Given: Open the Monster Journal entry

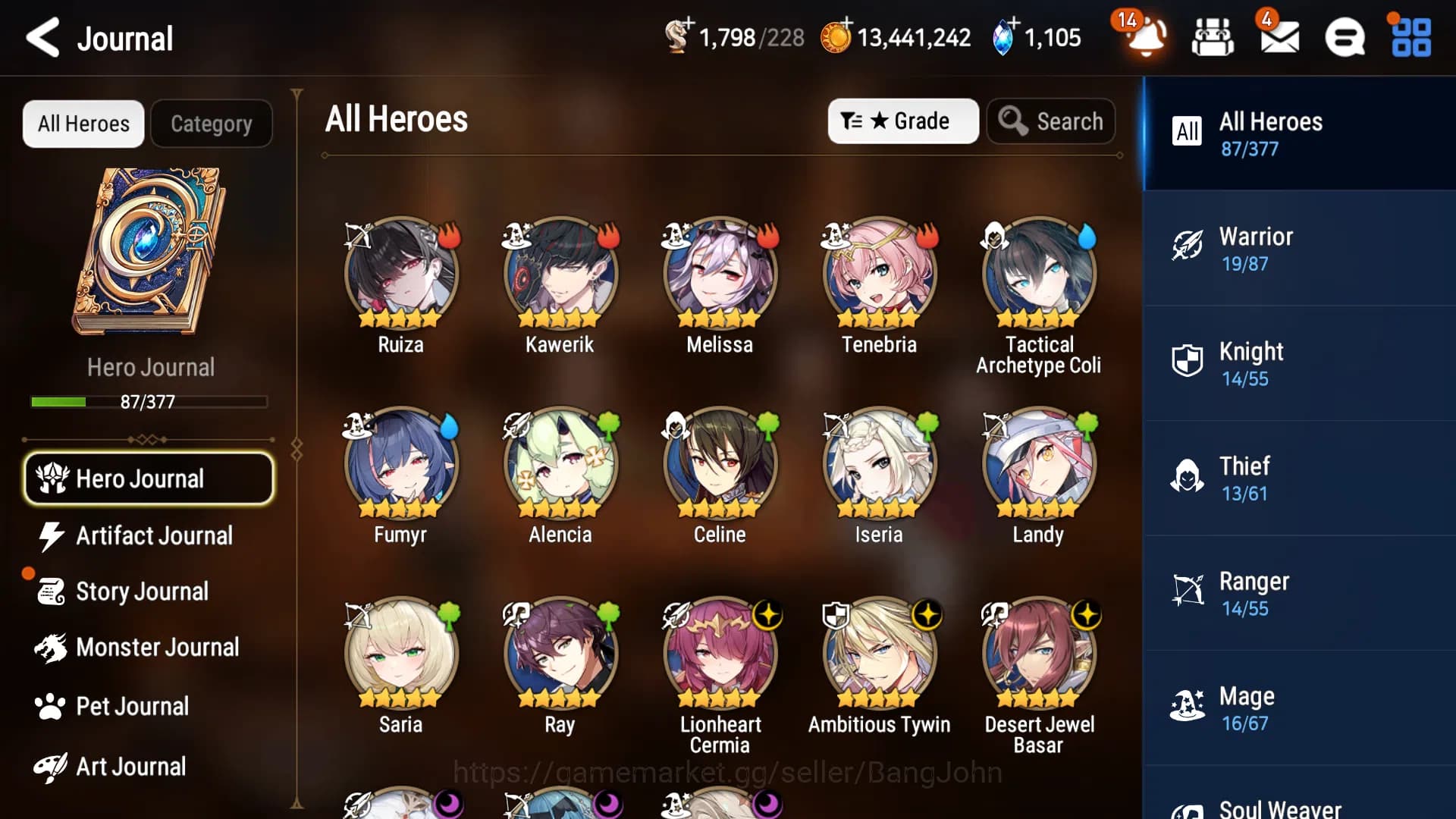Looking at the screenshot, I should (x=157, y=648).
